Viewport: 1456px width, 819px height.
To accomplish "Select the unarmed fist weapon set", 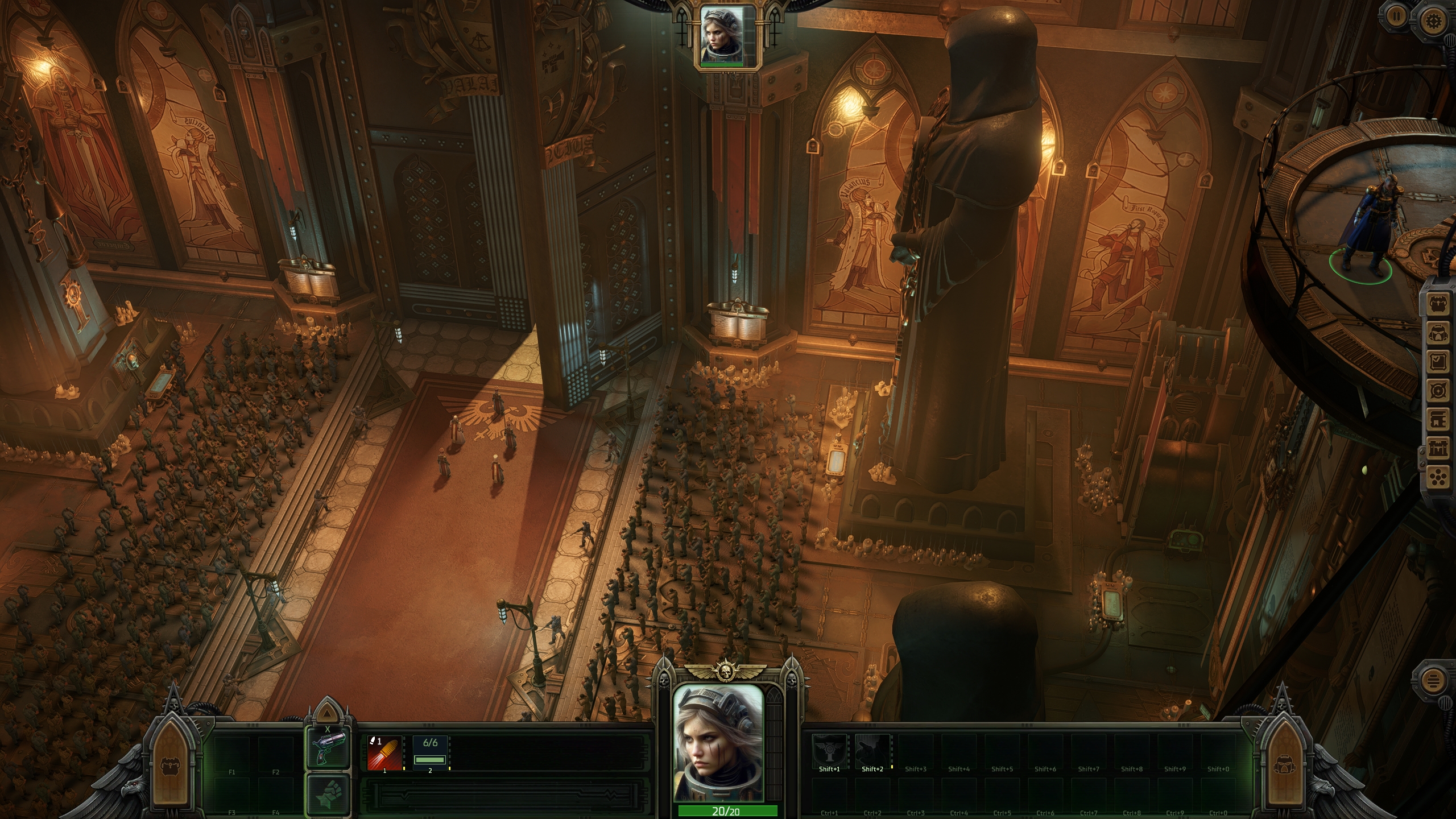I will click(328, 794).
